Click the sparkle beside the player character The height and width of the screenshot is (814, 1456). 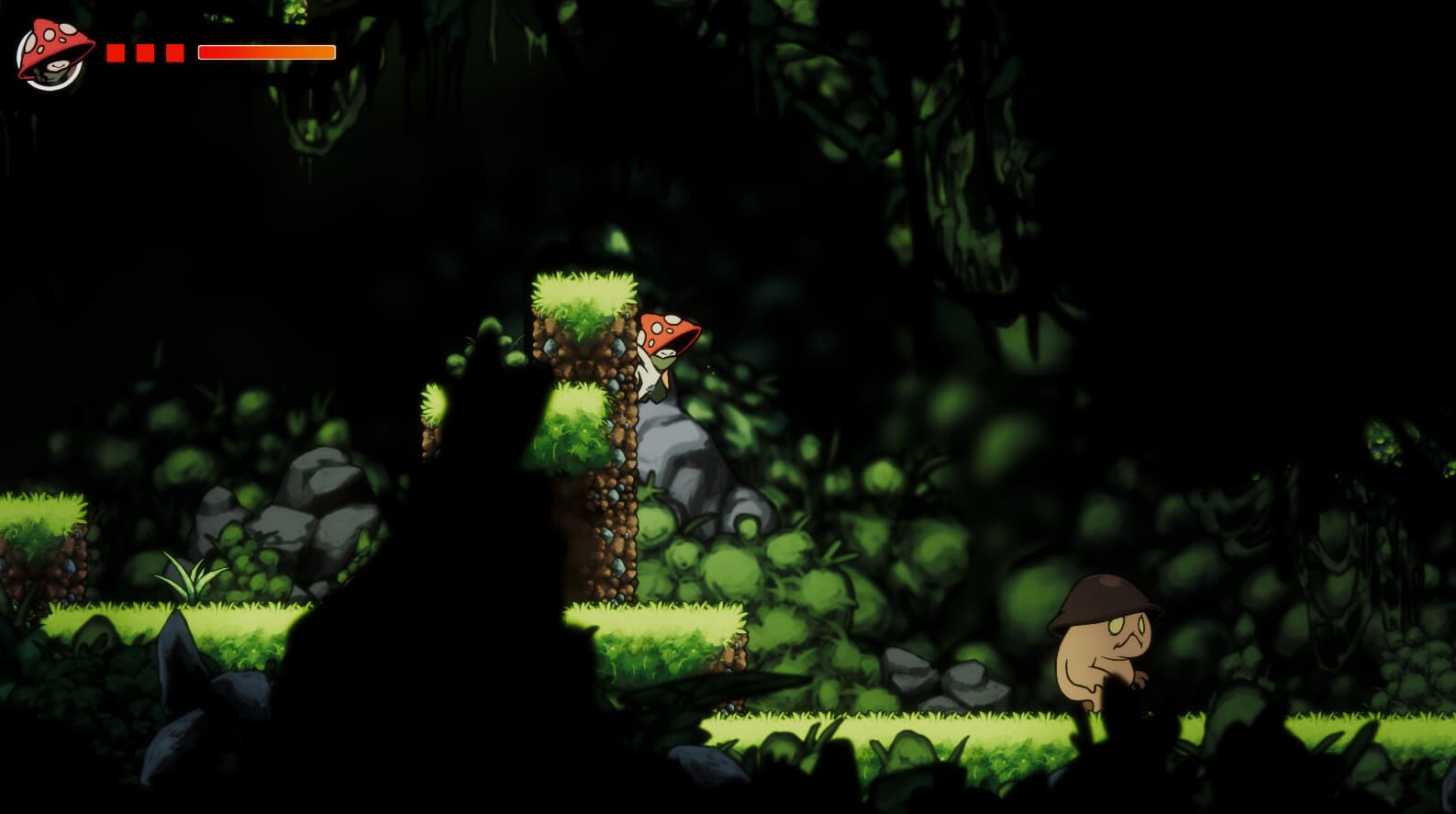[x=708, y=366]
